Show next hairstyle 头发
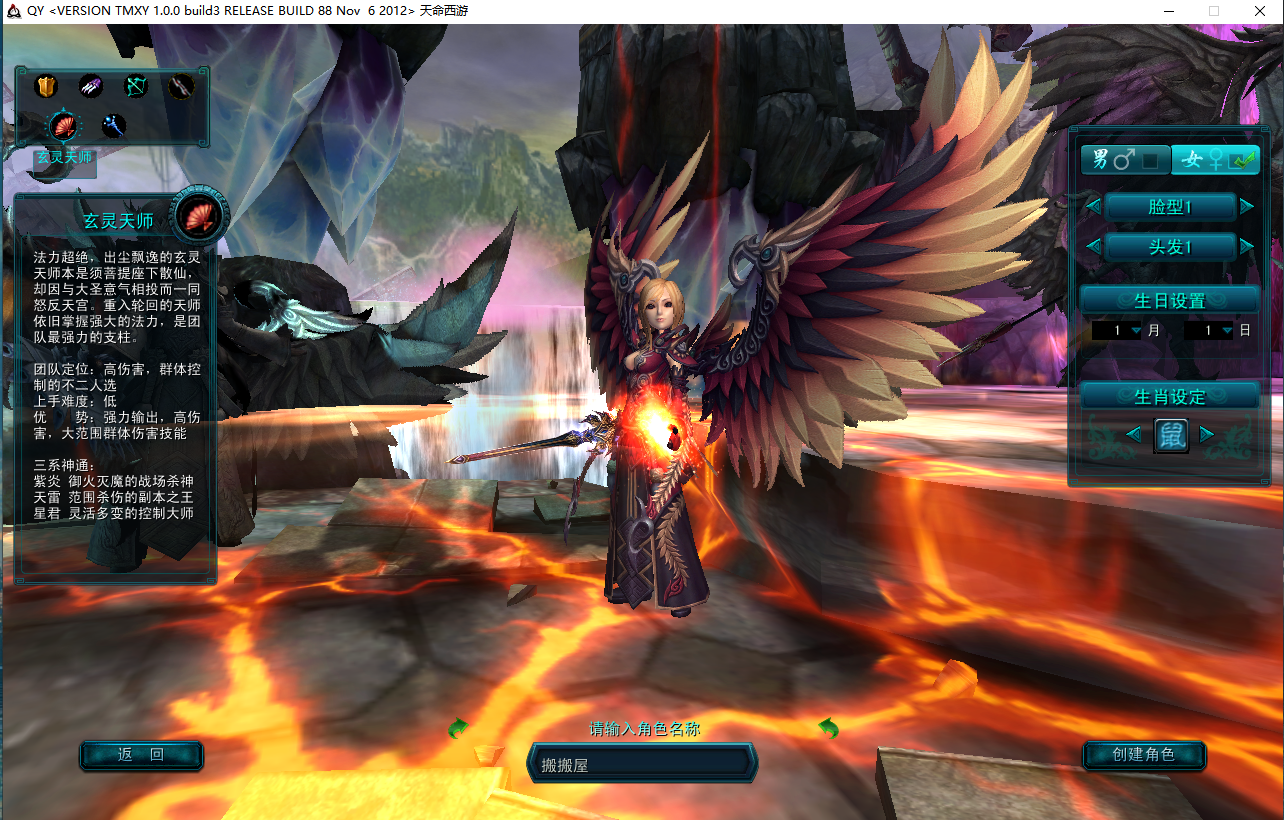1284x820 pixels. (1246, 246)
